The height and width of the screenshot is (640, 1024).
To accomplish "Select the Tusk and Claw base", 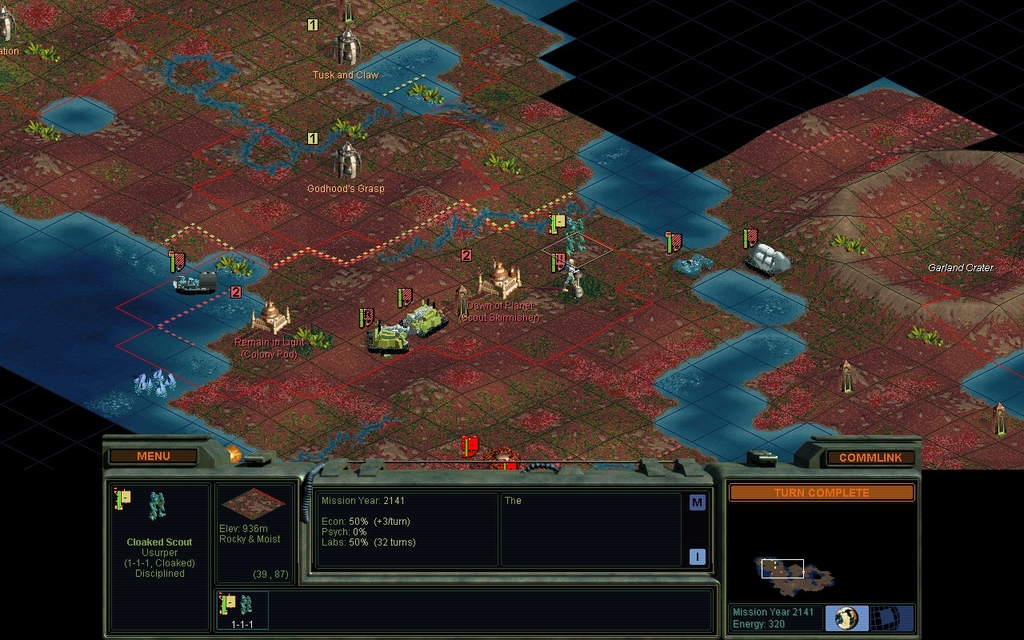I will pyautogui.click(x=346, y=46).
